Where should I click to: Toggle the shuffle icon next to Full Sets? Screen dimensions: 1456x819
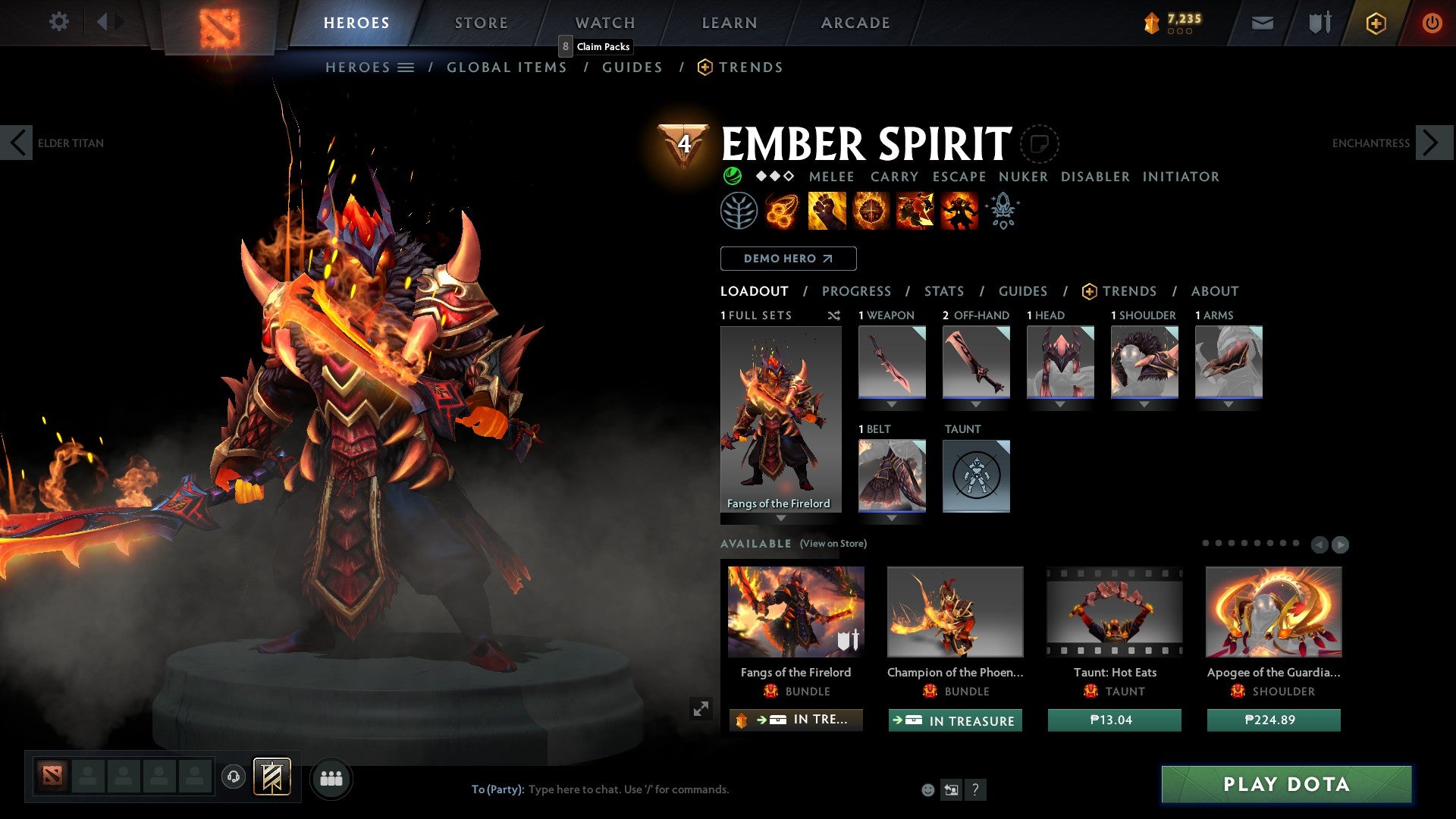[x=834, y=315]
